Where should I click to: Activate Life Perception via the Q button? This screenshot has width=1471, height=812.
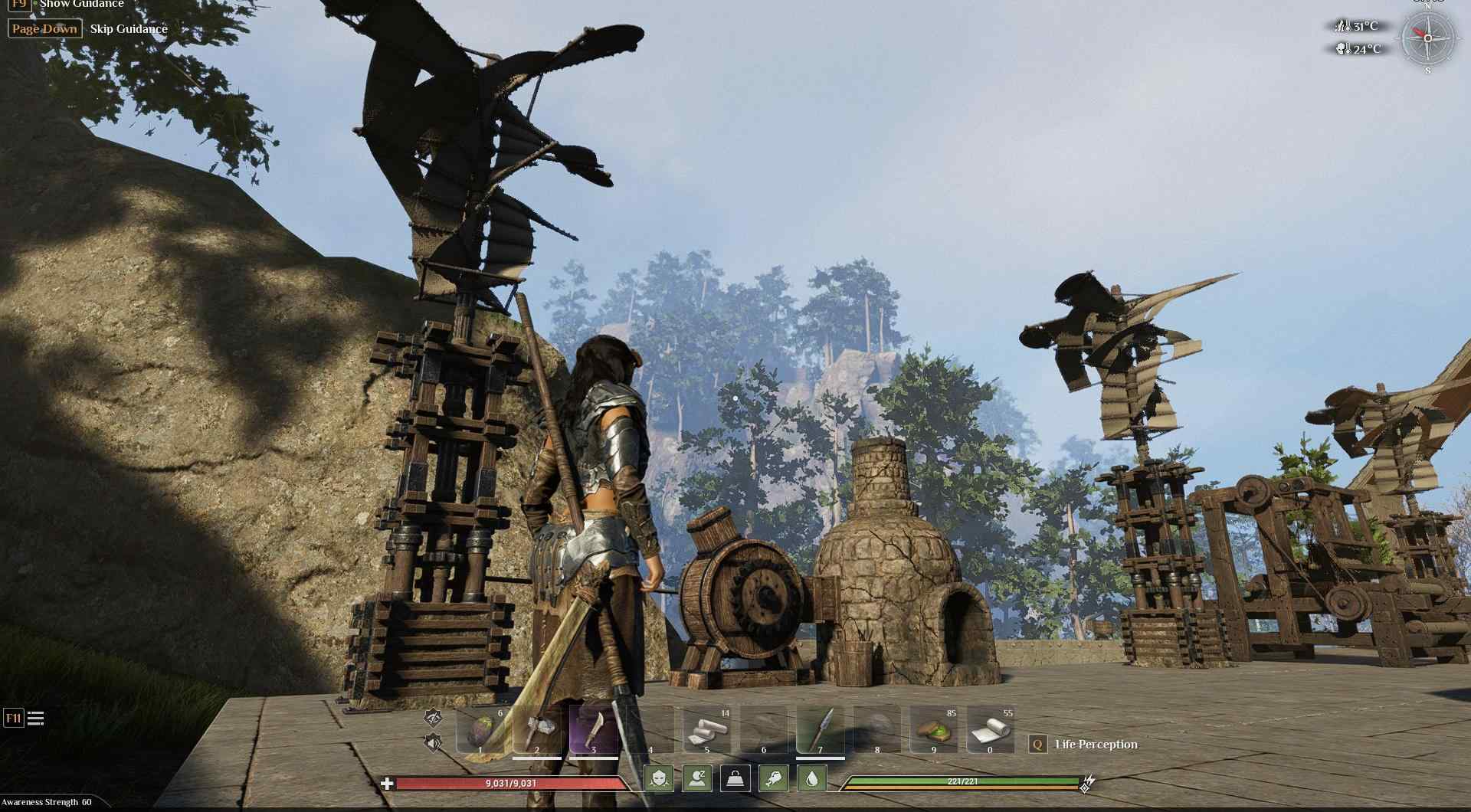[1037, 744]
